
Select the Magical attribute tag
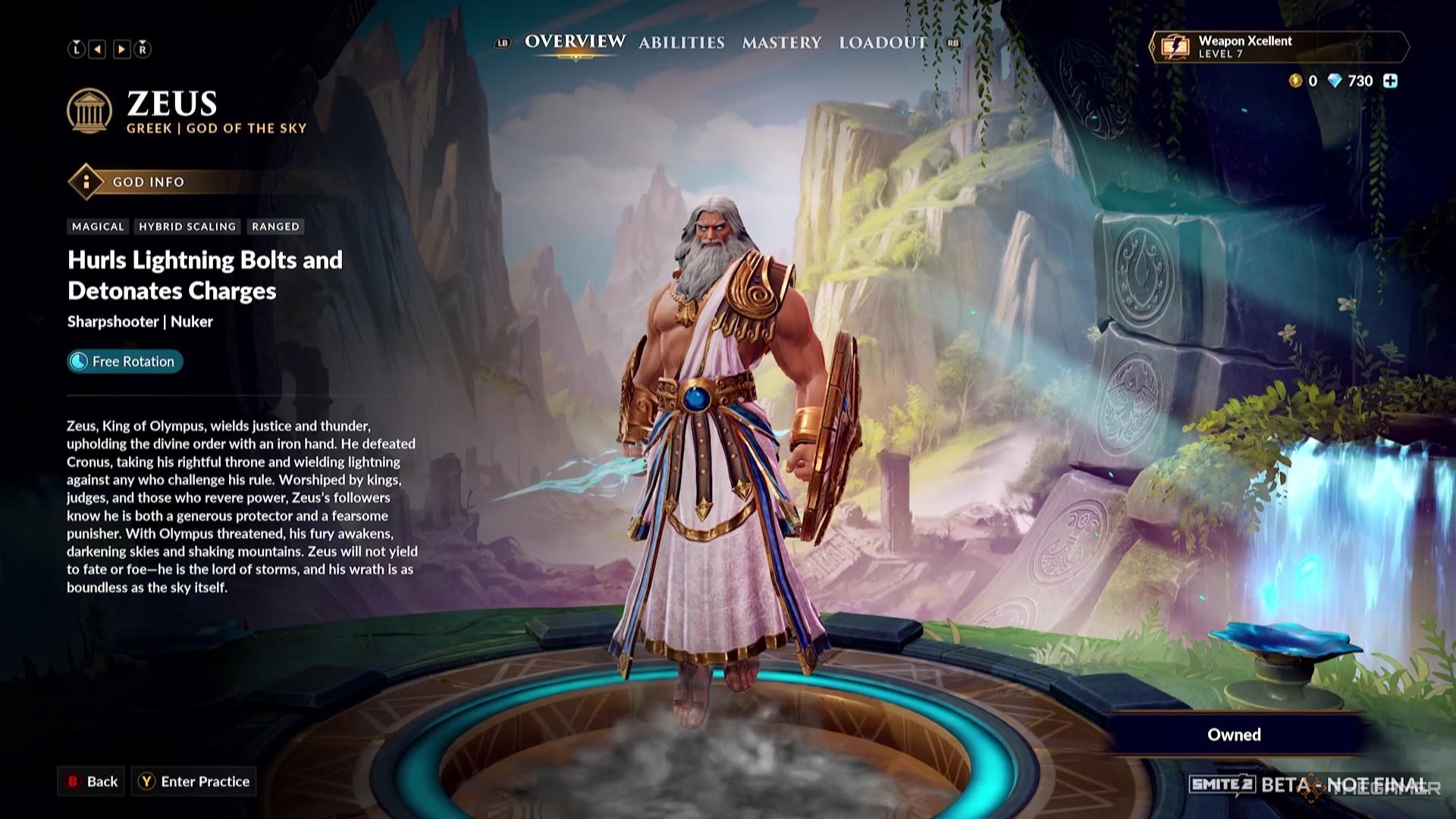tap(97, 226)
